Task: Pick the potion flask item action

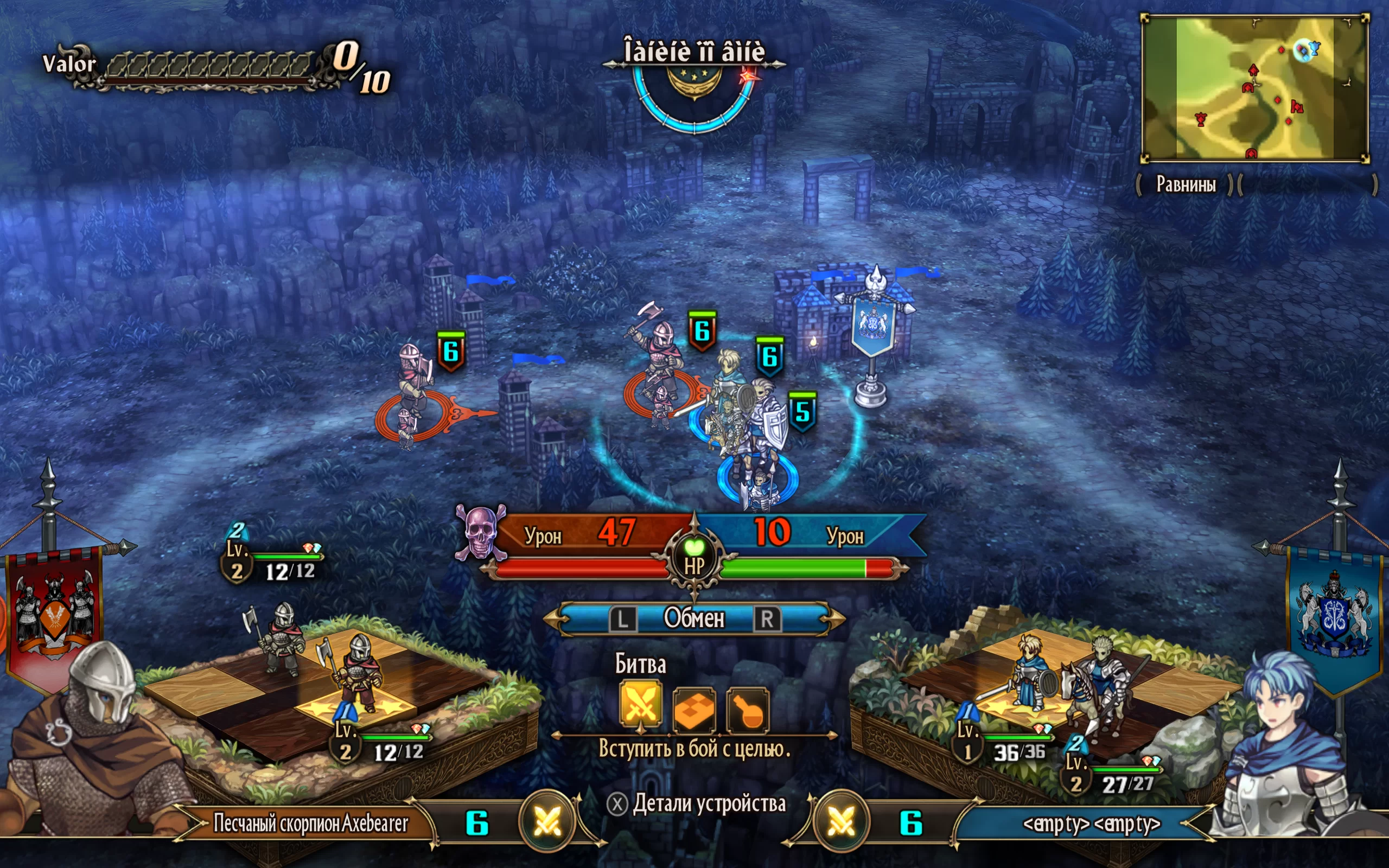Action: [748, 710]
